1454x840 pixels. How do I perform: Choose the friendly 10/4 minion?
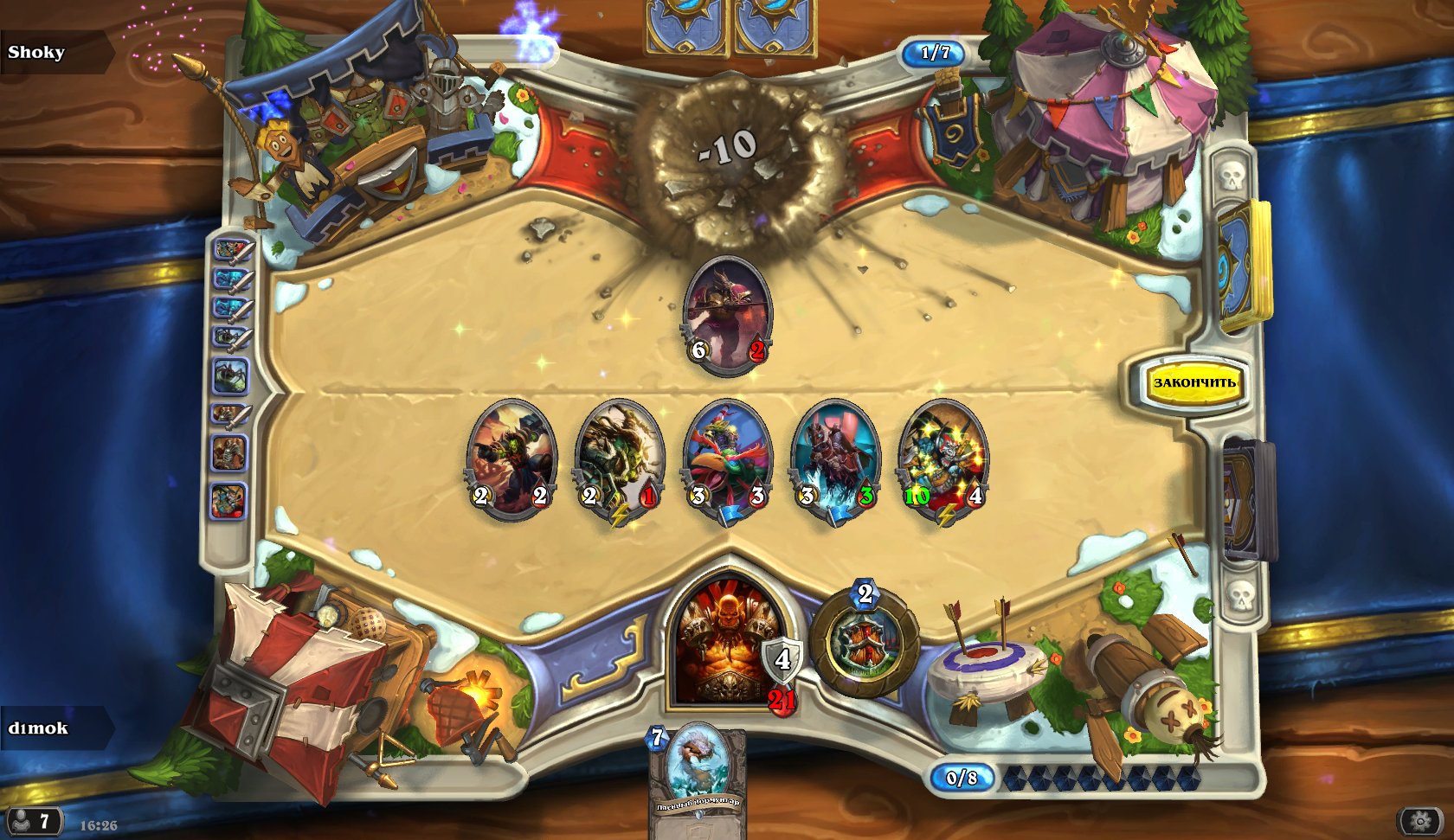point(943,460)
